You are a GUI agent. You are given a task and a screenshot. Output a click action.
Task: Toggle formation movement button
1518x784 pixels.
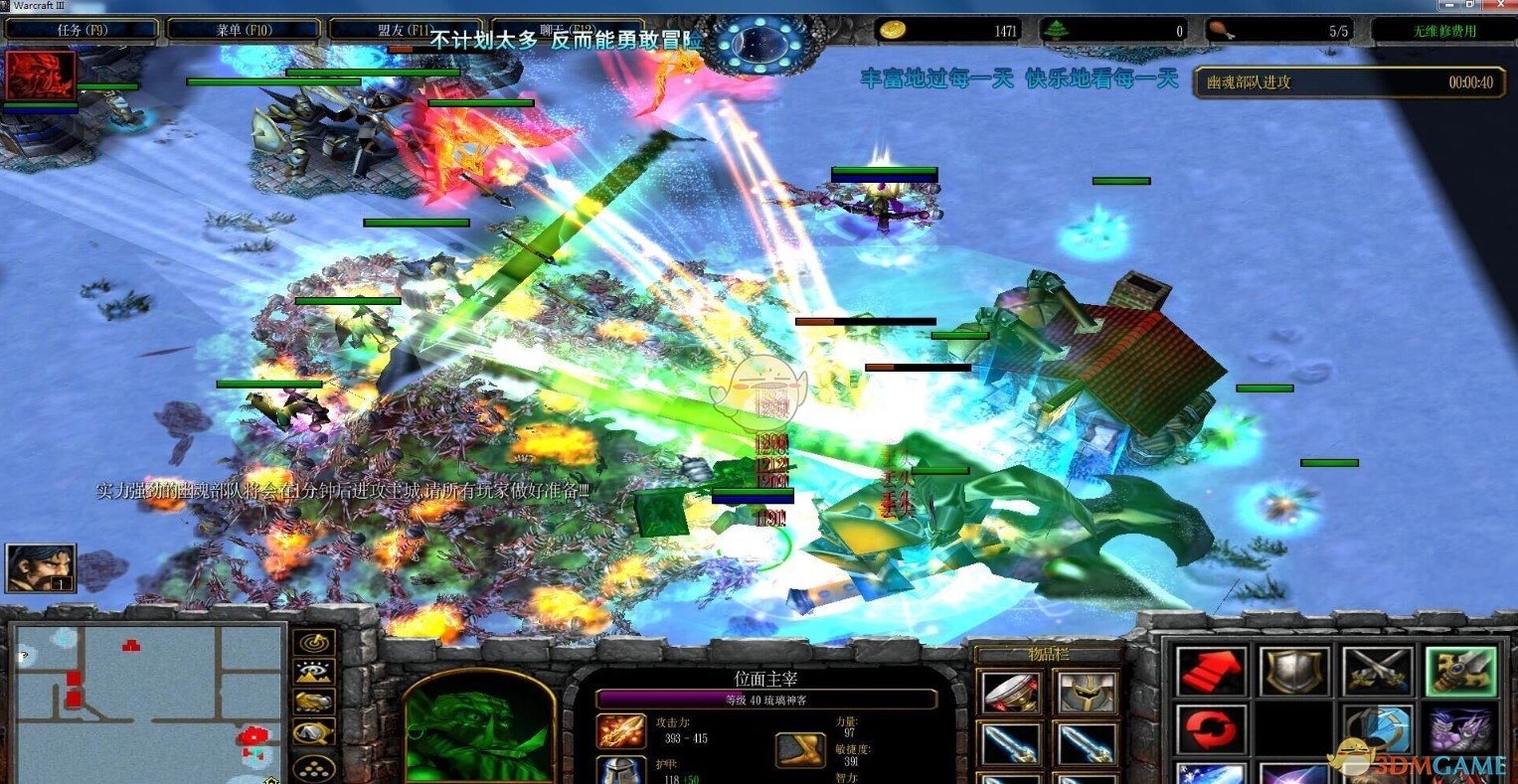(313, 767)
